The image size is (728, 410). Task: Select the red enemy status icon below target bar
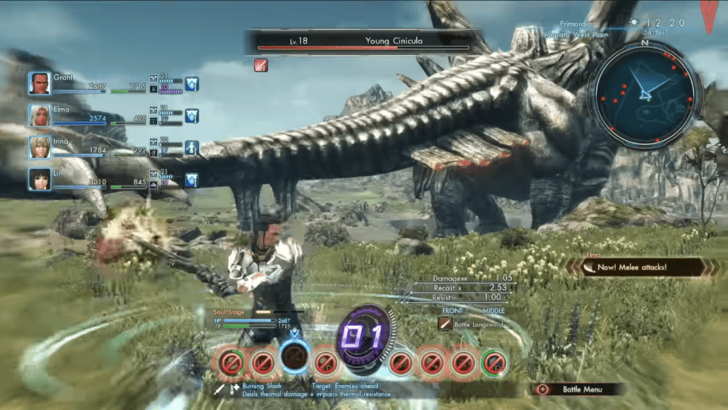(261, 65)
